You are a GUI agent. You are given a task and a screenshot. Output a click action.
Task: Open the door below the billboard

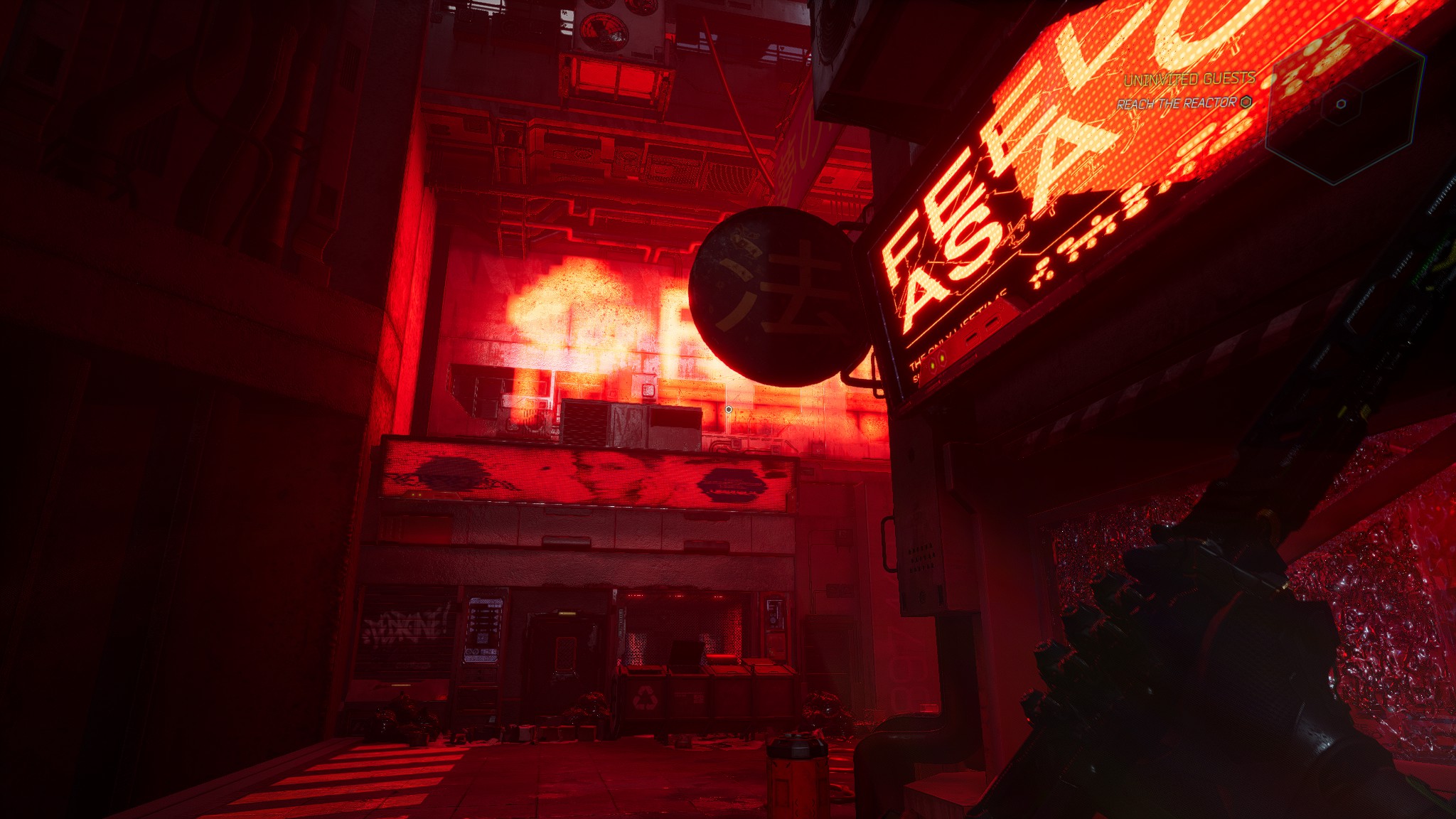pos(564,651)
